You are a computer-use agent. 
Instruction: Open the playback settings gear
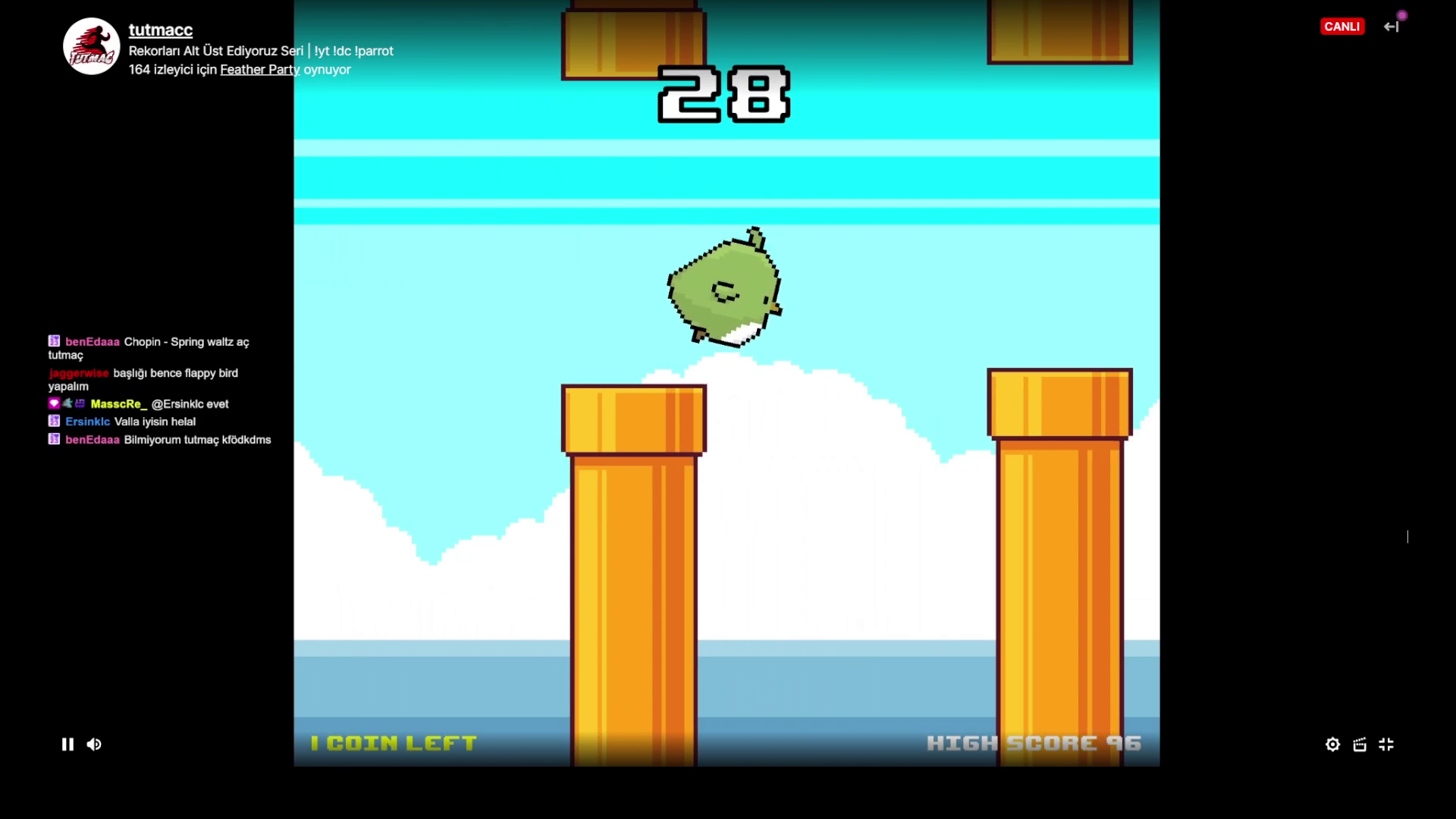coord(1332,744)
